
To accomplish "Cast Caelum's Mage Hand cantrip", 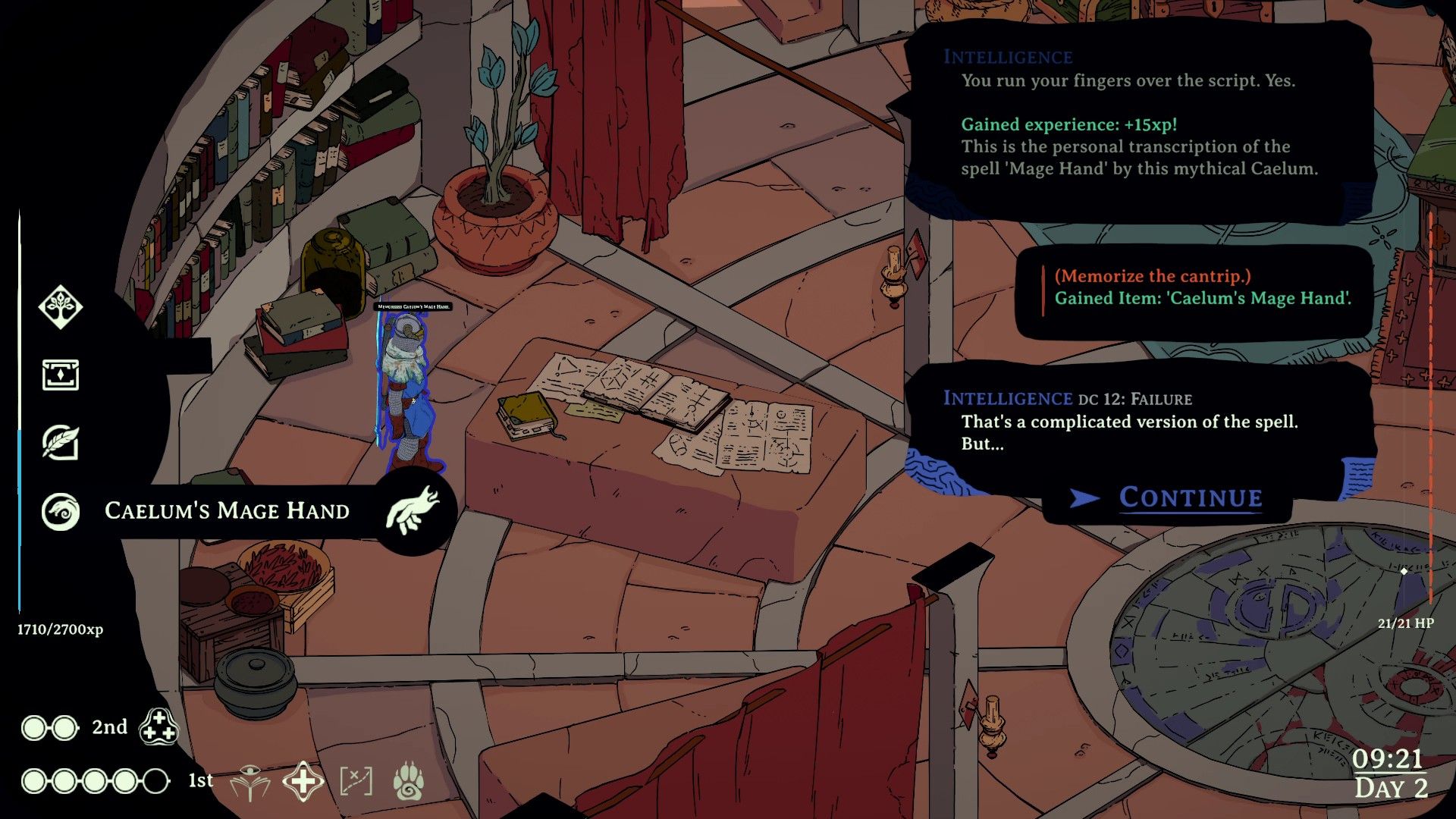I will (413, 511).
